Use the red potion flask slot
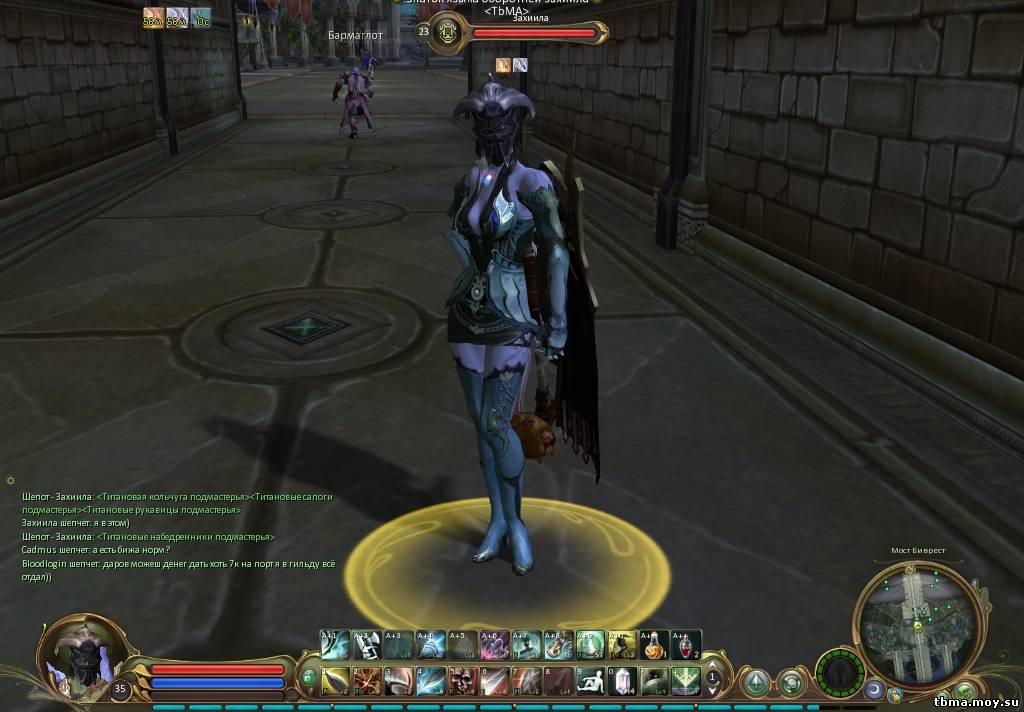Viewport: 1024px width, 712px height. 685,645
